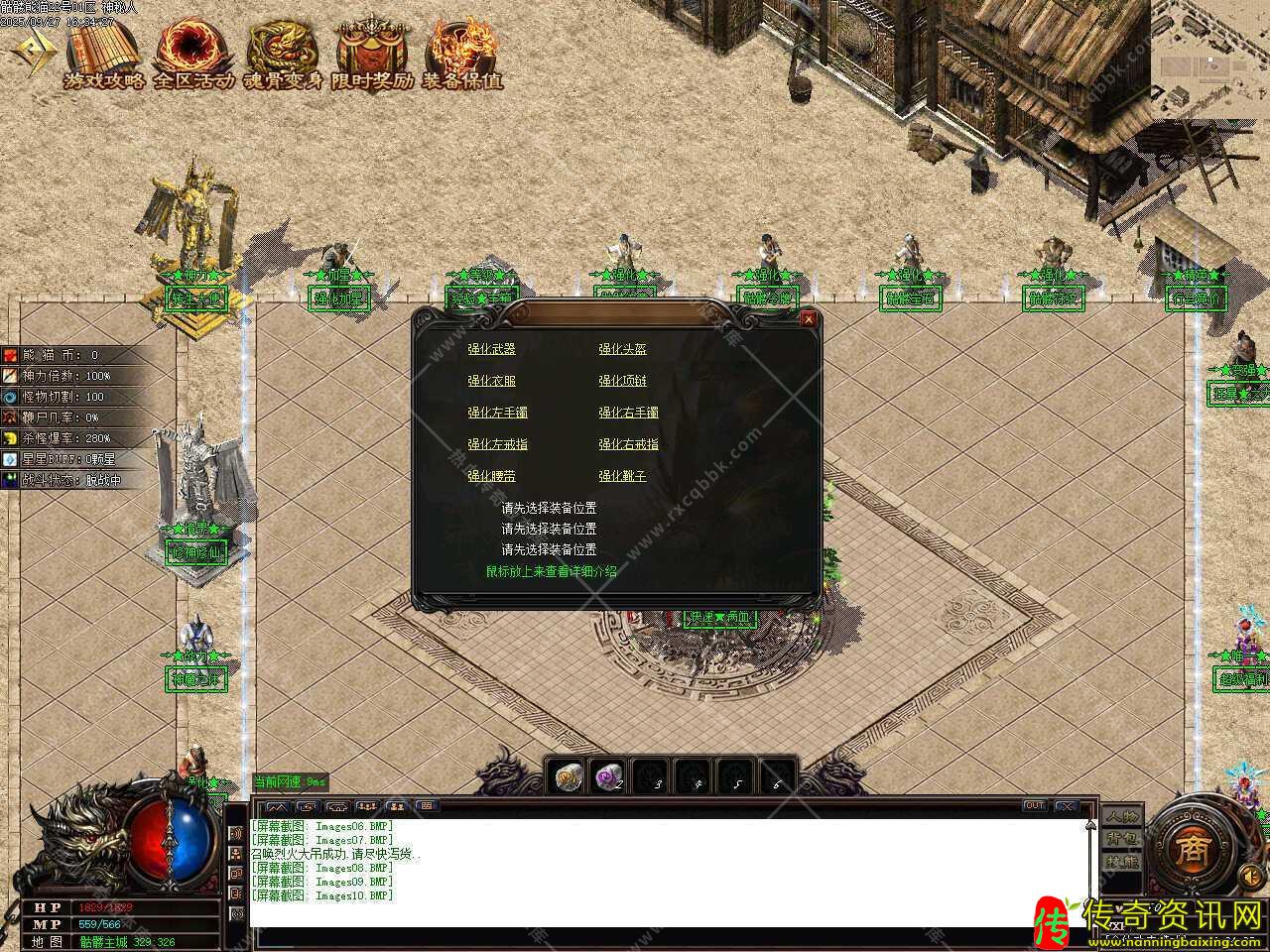
Task: Choose 强化武器 weapon enhancement
Action: 491,349
